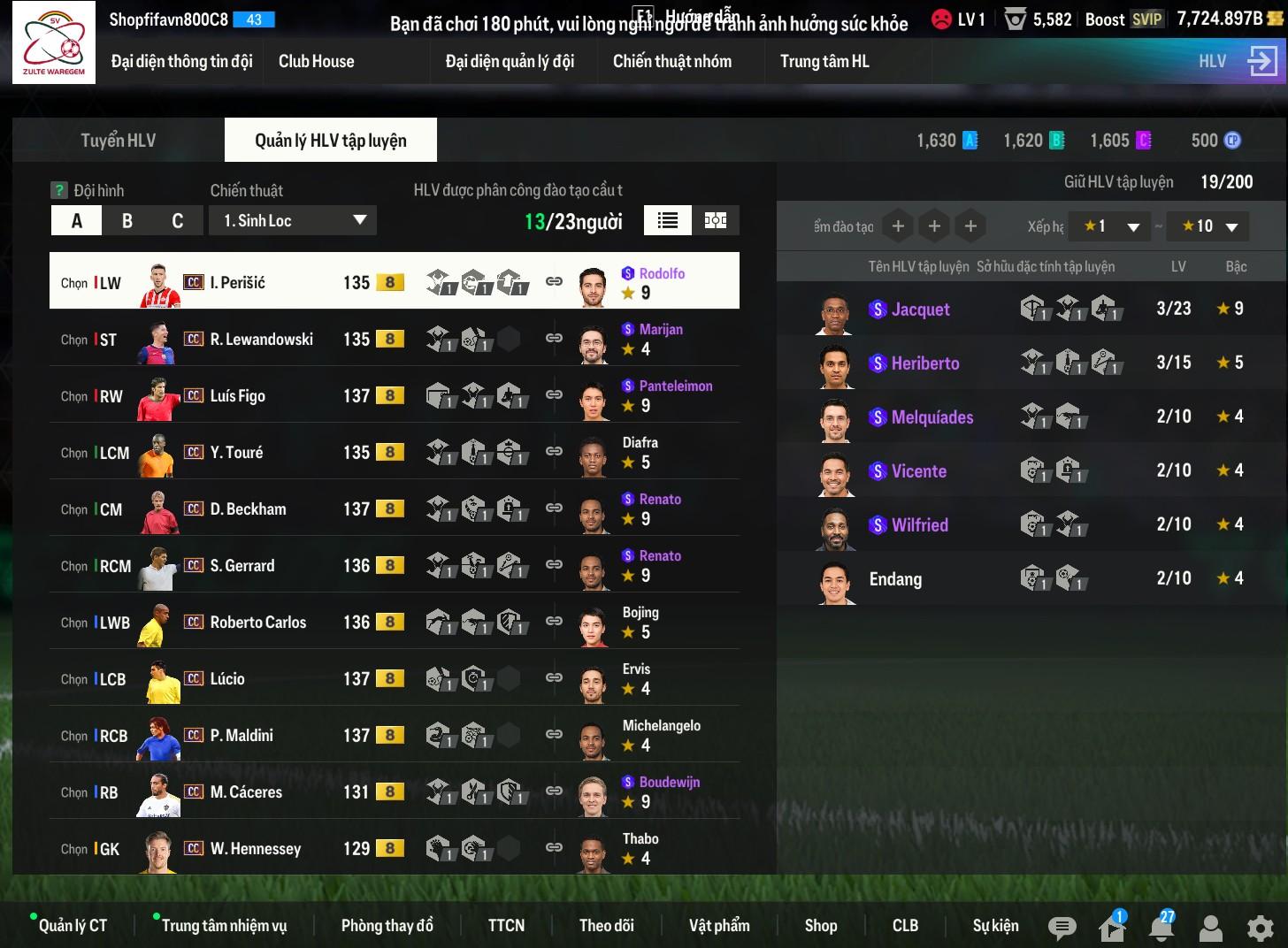Open the Chiến thuật Sinh Loc dropdown
Image resolution: width=1288 pixels, height=948 pixels.
click(293, 221)
